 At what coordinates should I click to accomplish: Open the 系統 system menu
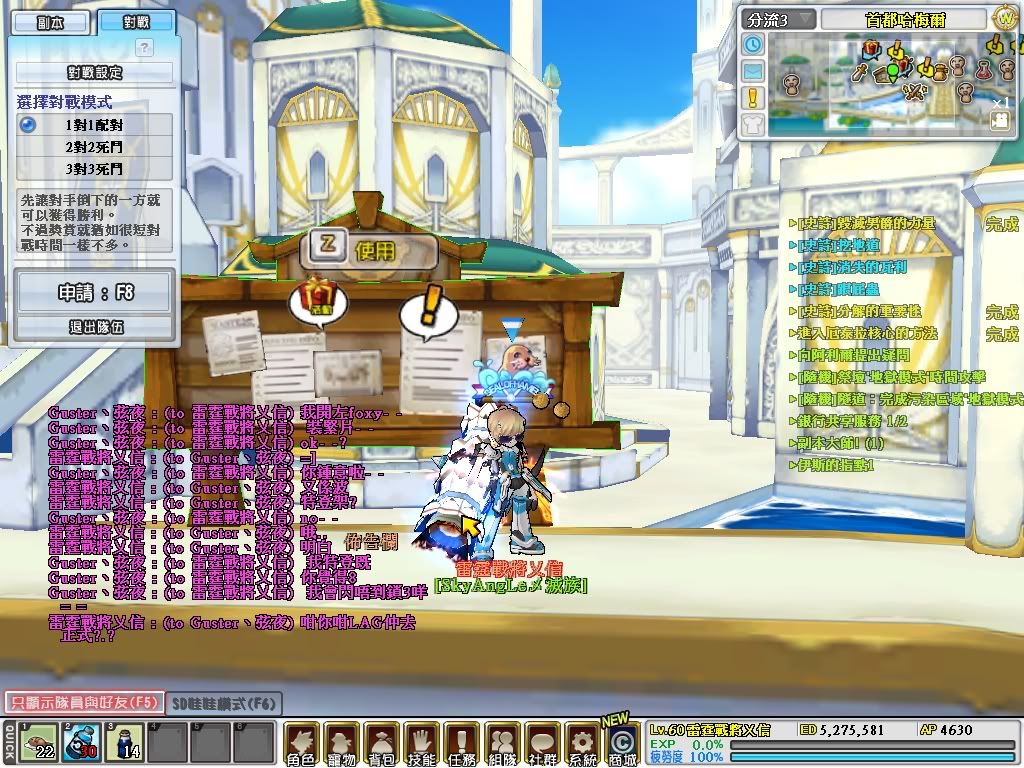[x=581, y=744]
